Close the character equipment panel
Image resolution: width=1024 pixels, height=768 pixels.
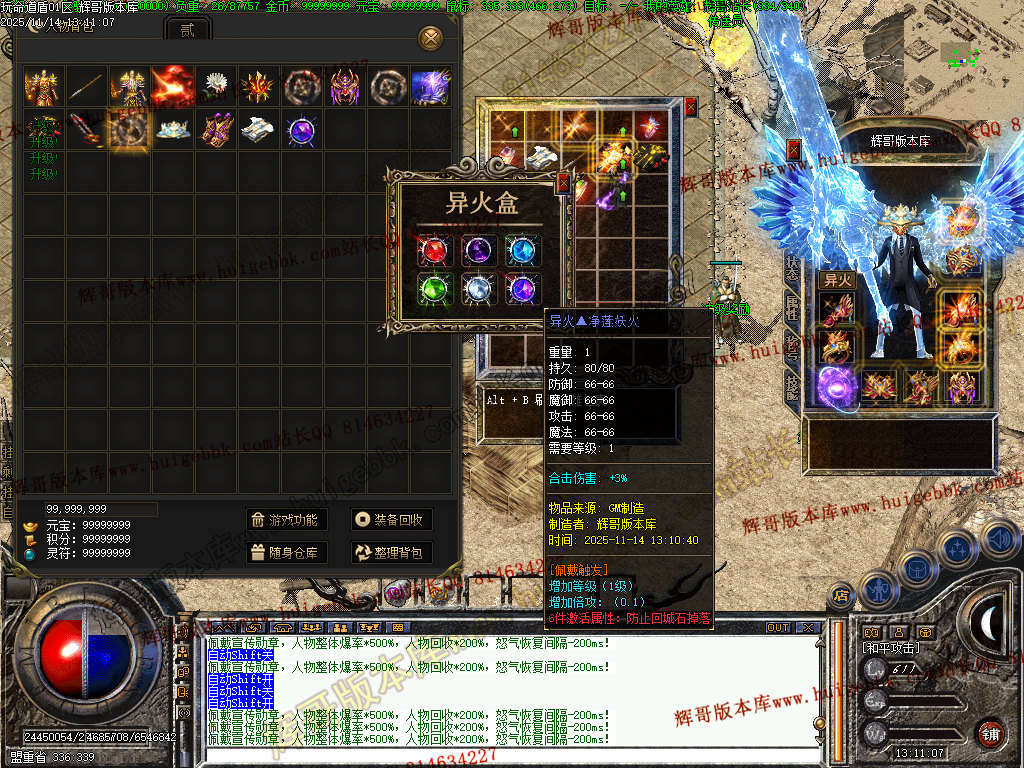tap(794, 150)
